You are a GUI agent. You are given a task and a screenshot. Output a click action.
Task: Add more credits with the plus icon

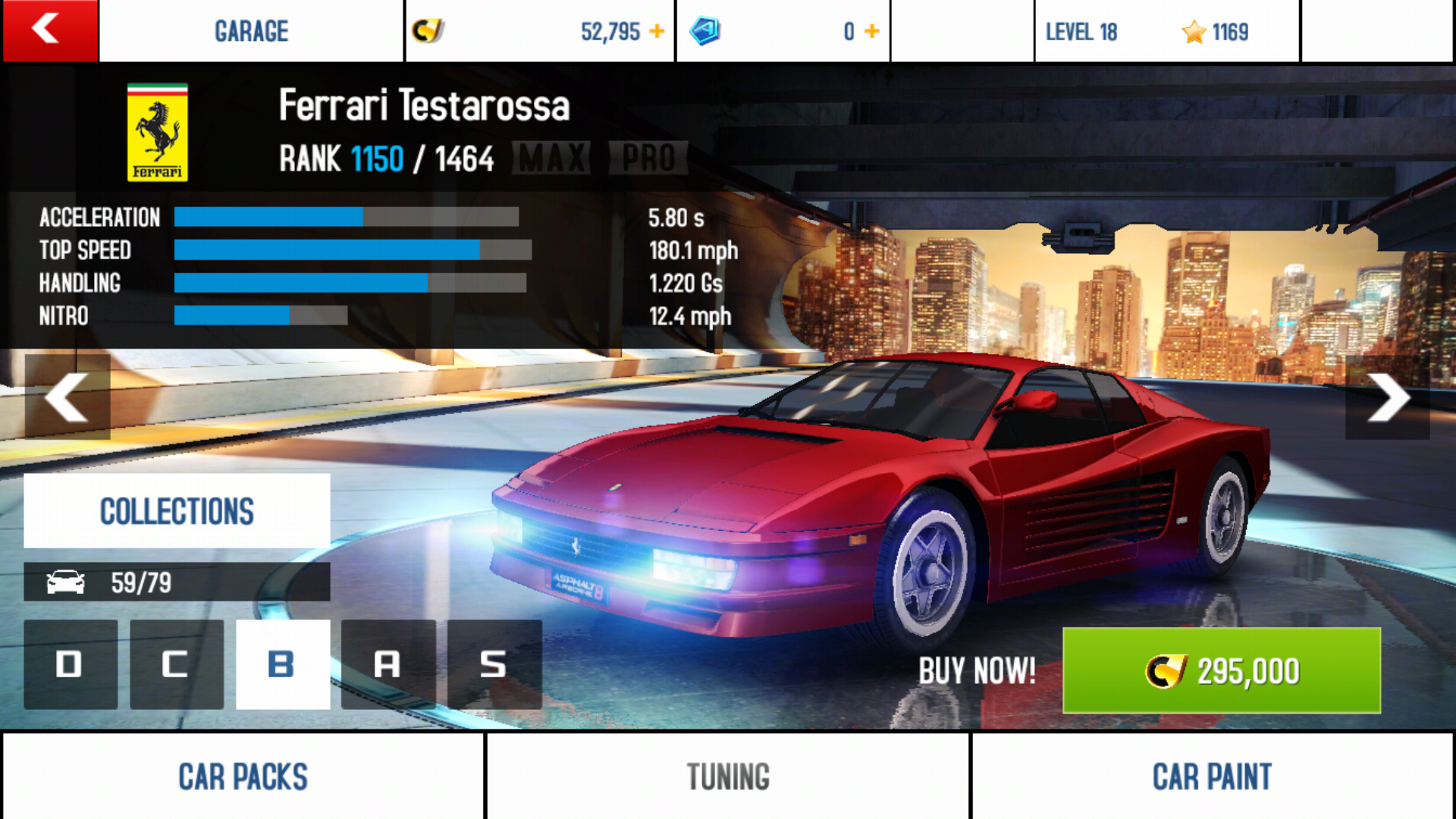point(657,32)
